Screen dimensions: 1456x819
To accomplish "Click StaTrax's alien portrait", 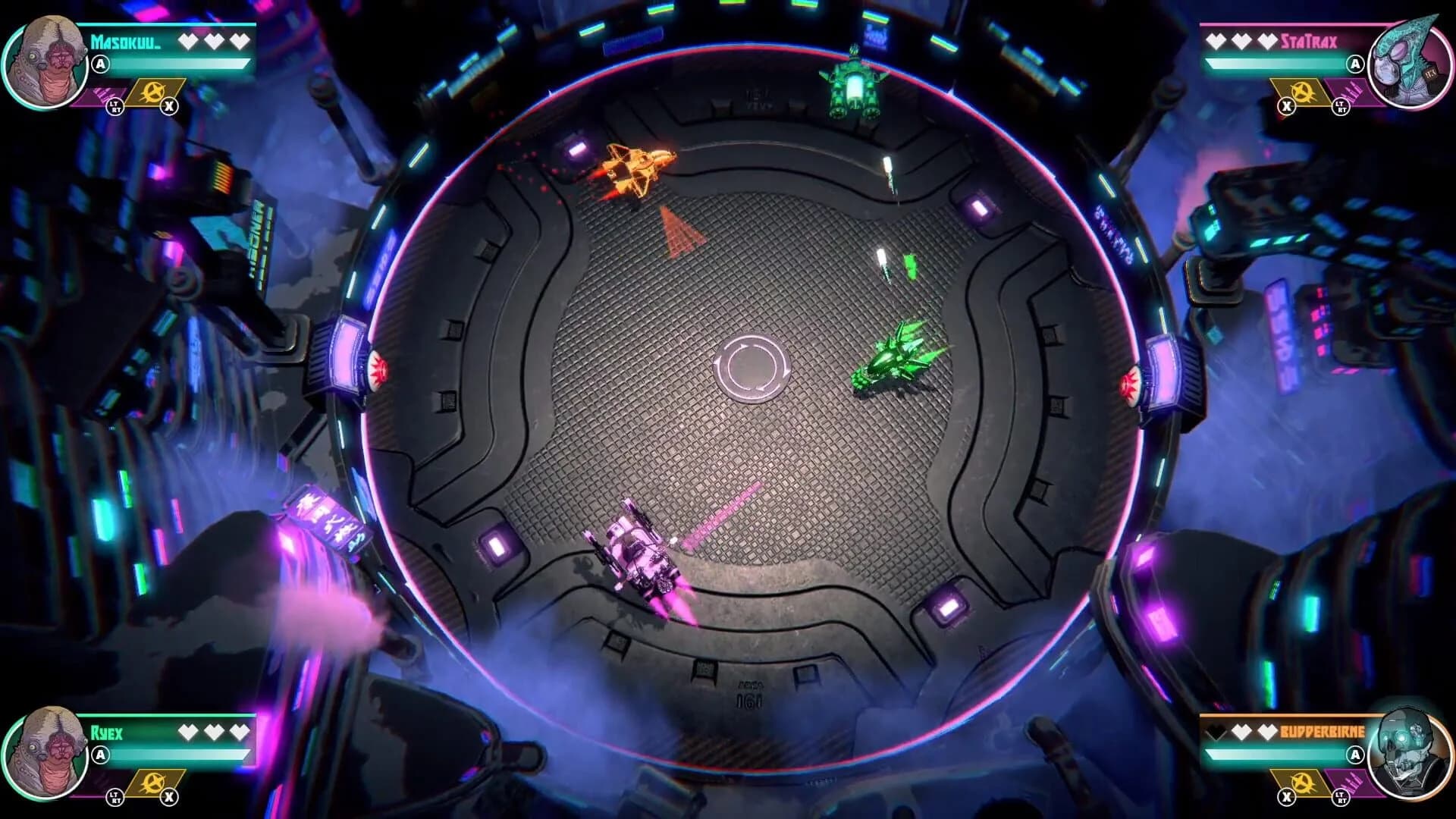I will [x=1408, y=63].
